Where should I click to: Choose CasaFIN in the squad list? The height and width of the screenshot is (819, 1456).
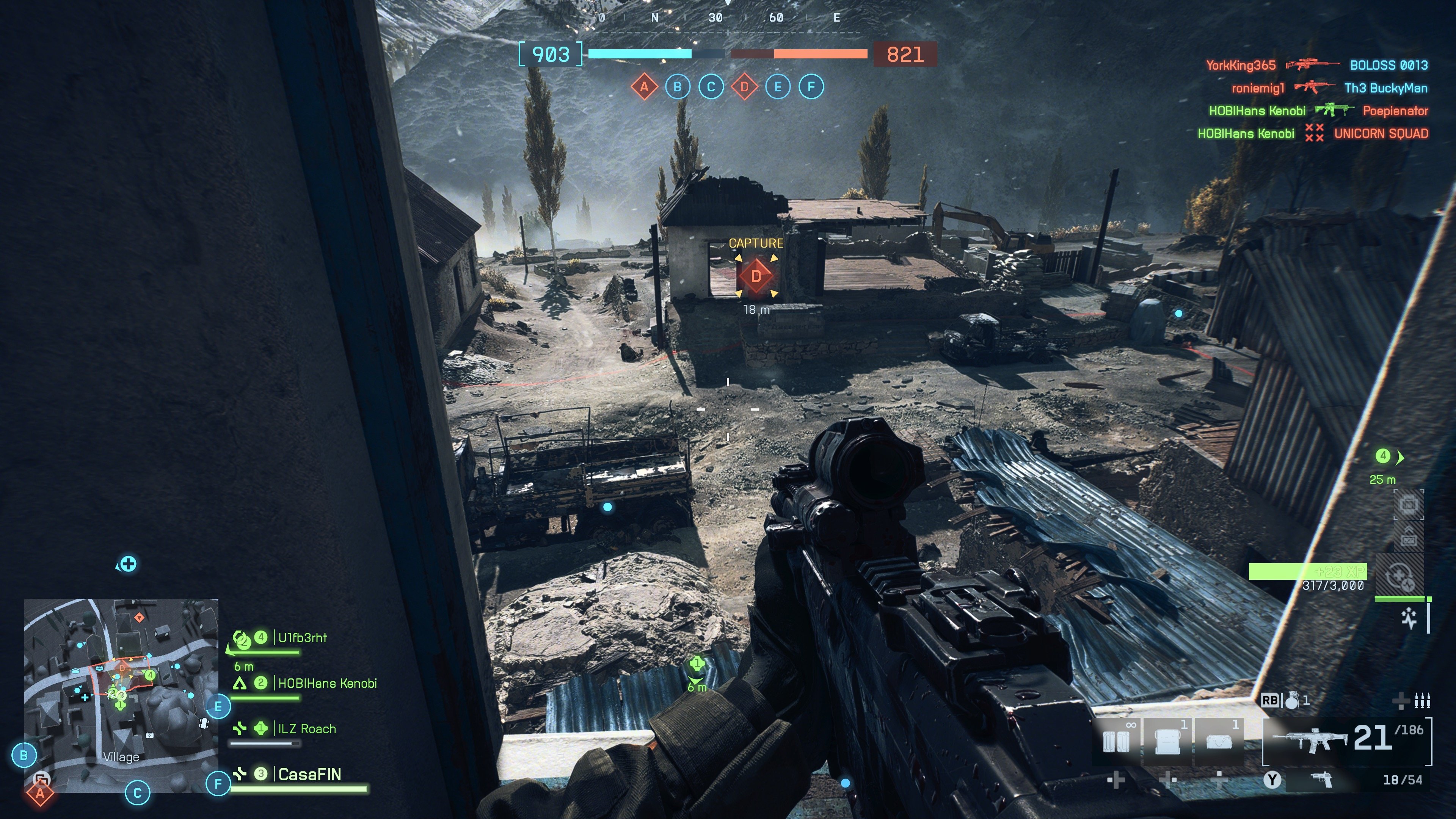click(309, 774)
